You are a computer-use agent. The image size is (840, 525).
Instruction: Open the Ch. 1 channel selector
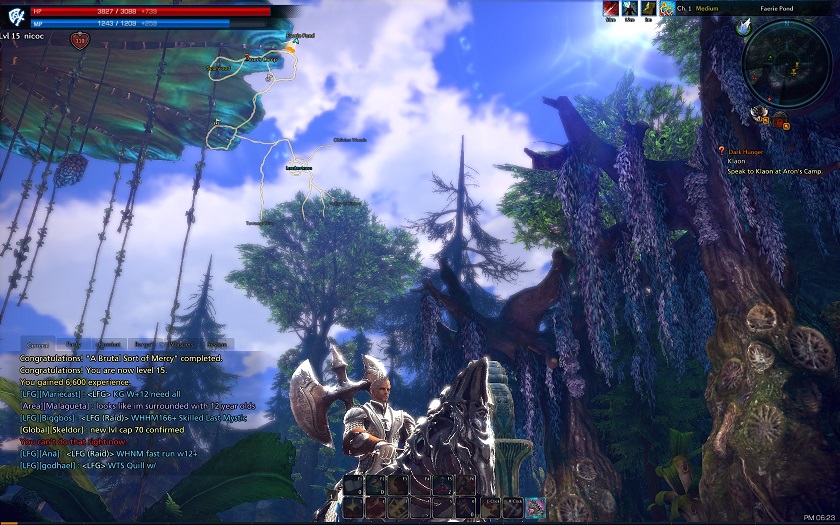(684, 8)
